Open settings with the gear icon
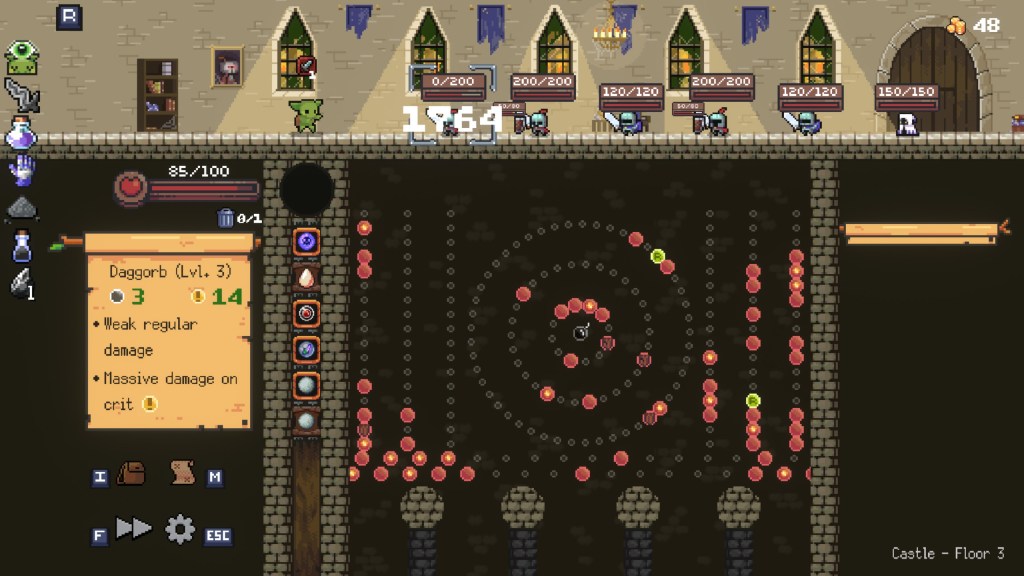This screenshot has width=1024, height=576. 180,529
